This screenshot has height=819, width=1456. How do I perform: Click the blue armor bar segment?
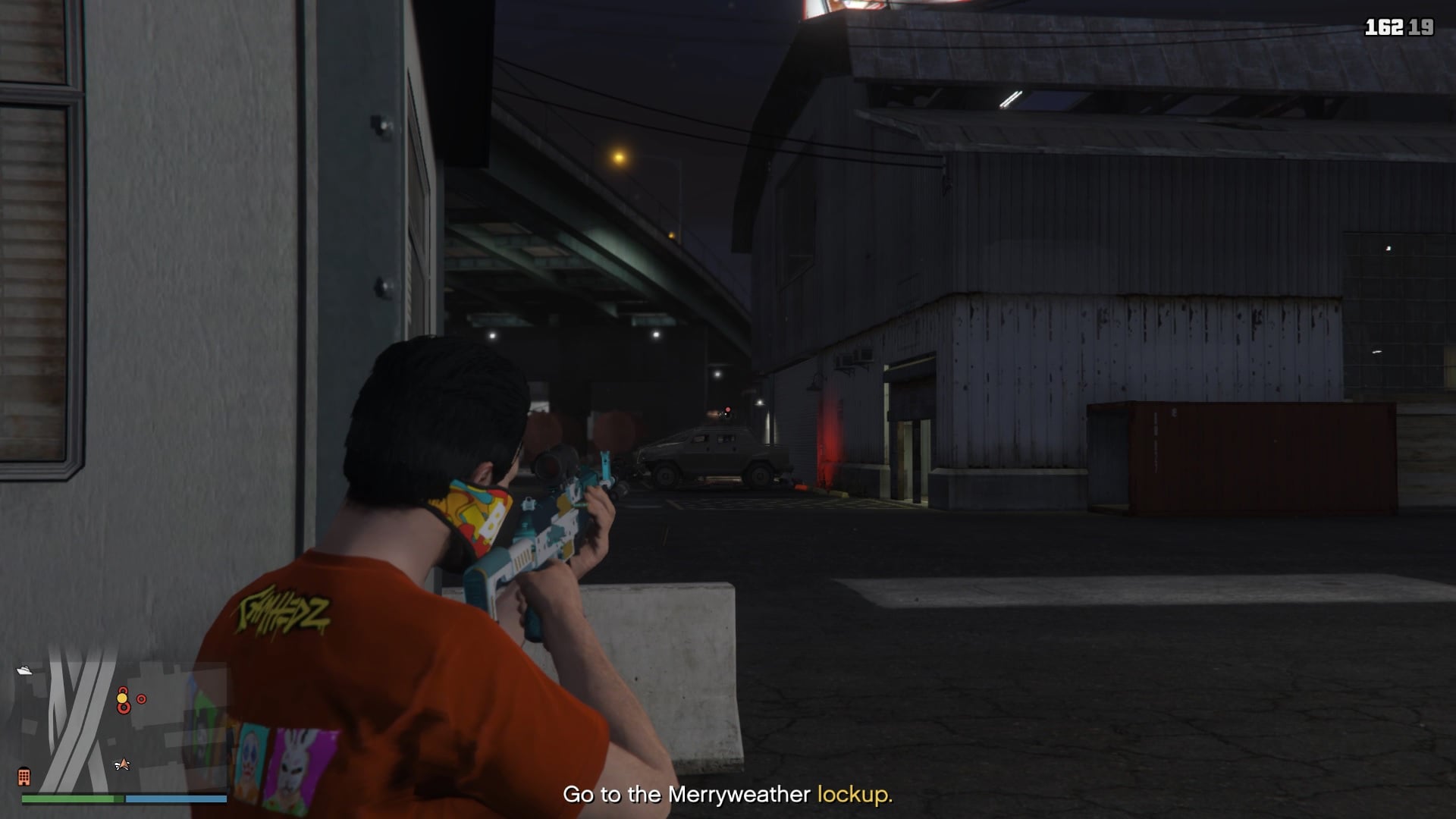174,798
